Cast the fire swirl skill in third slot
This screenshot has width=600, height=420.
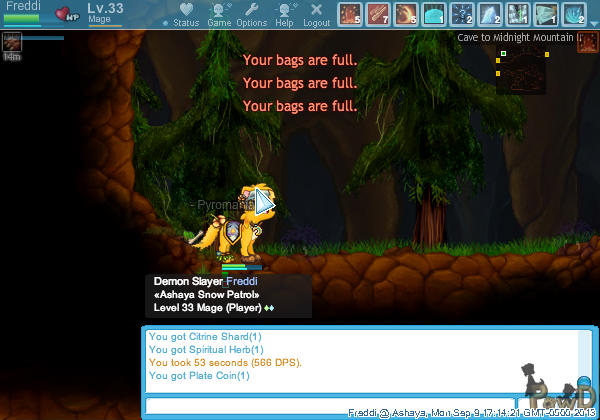click(x=406, y=14)
